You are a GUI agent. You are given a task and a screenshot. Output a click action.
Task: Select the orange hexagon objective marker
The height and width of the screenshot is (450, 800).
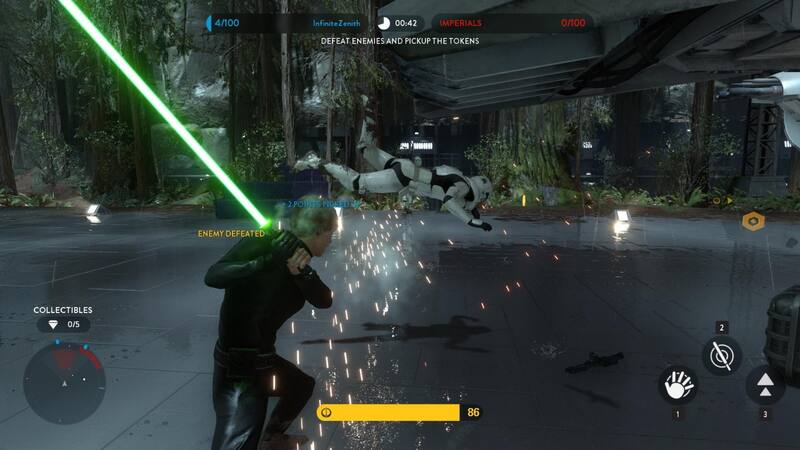pyautogui.click(x=753, y=221)
